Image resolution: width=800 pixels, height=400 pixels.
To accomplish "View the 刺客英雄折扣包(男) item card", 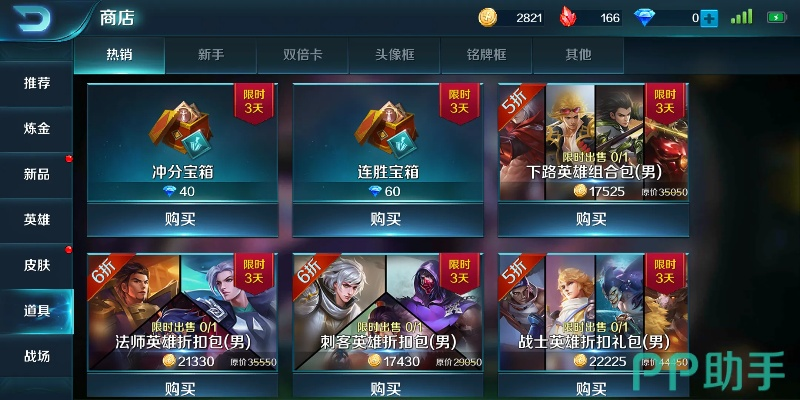I will coord(386,310).
